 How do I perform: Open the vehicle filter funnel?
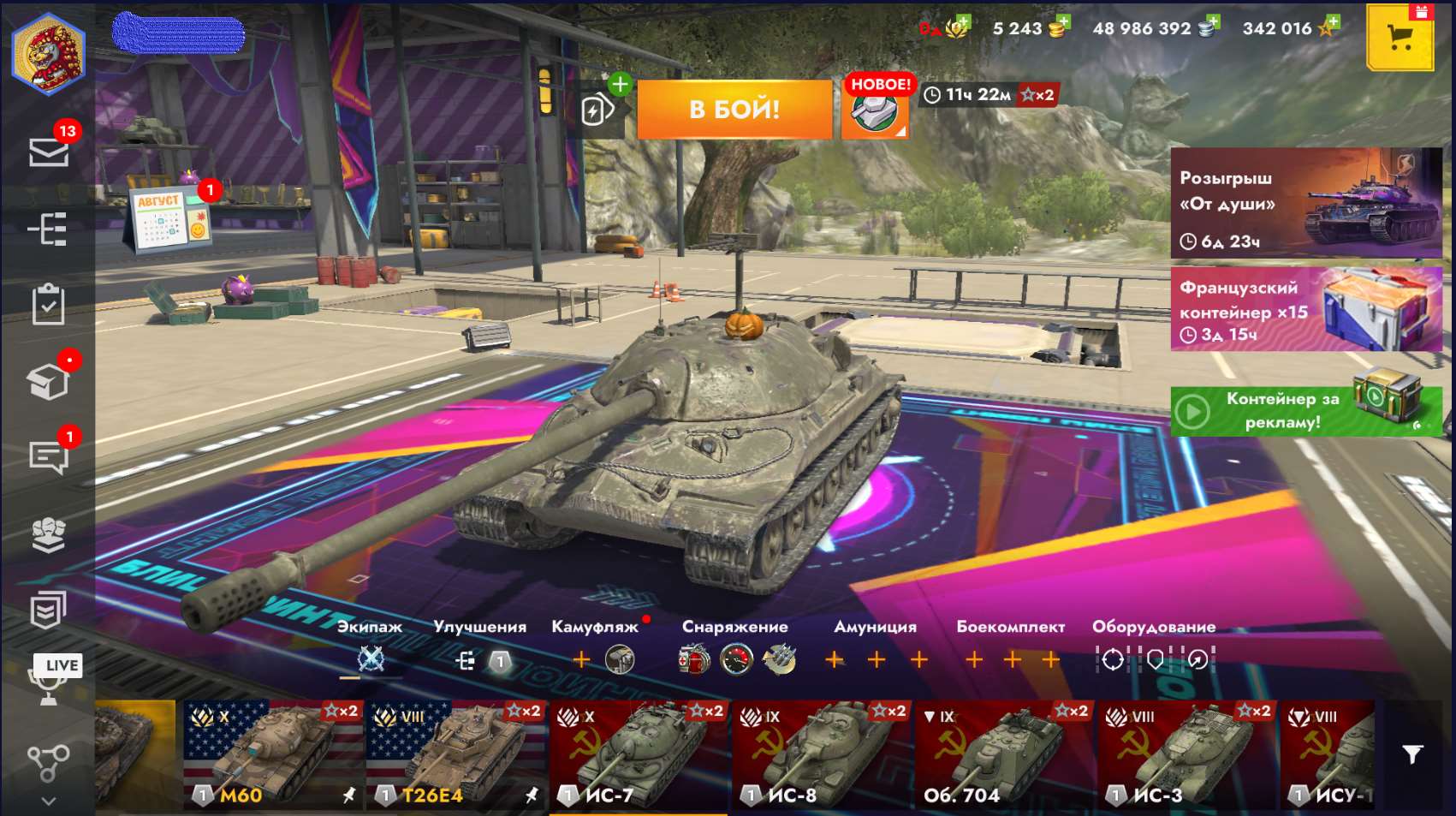point(1411,754)
